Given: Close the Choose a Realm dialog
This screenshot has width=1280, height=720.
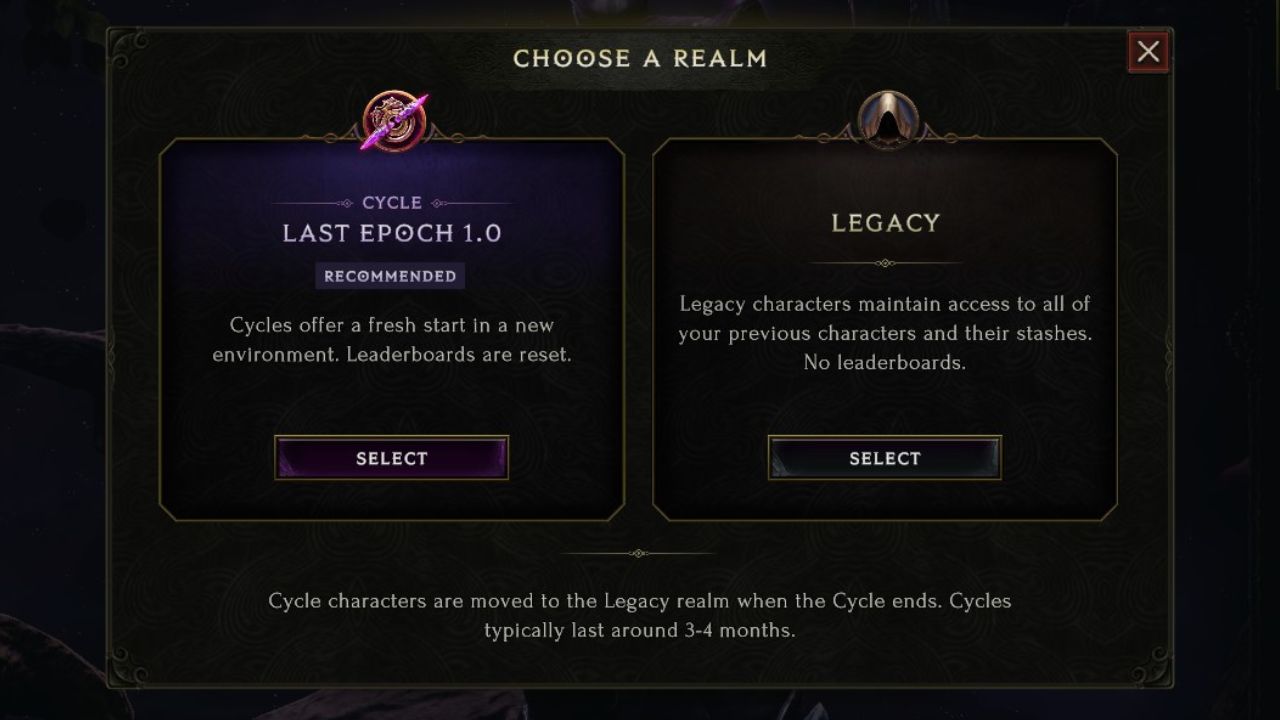Looking at the screenshot, I should [x=1147, y=51].
